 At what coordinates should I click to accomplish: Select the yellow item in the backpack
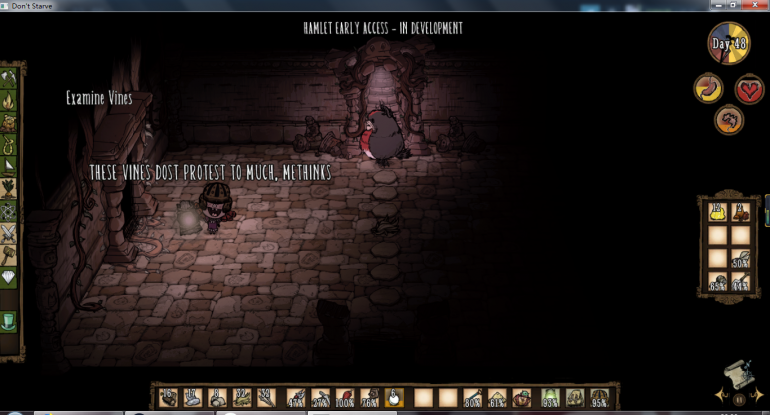716,211
